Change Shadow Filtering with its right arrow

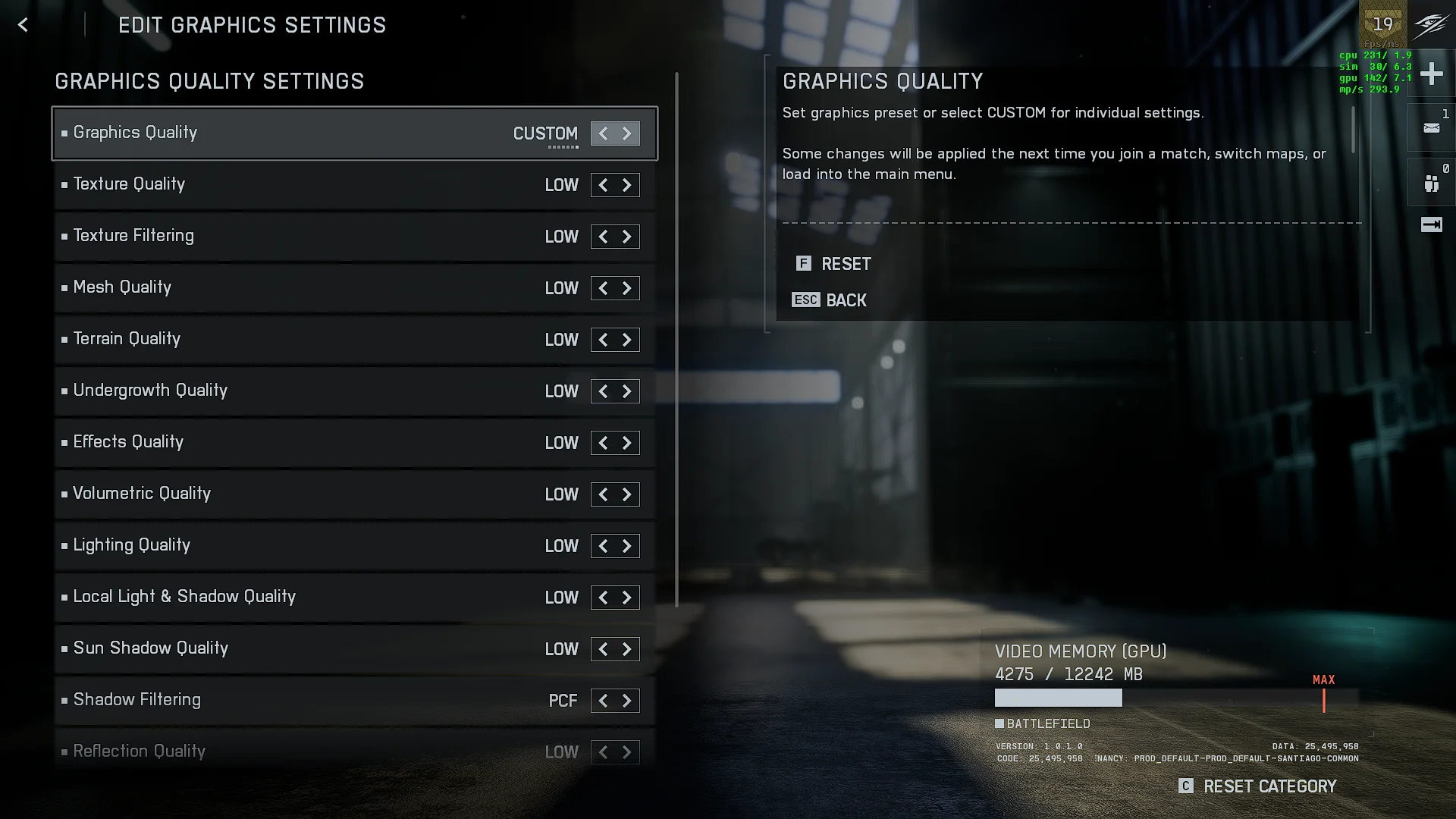point(627,701)
